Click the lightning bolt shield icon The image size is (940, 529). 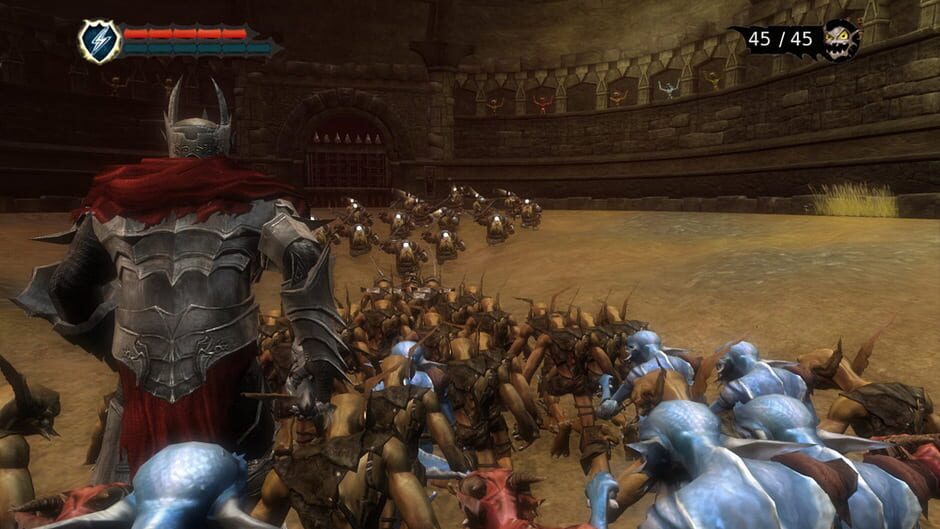99,42
